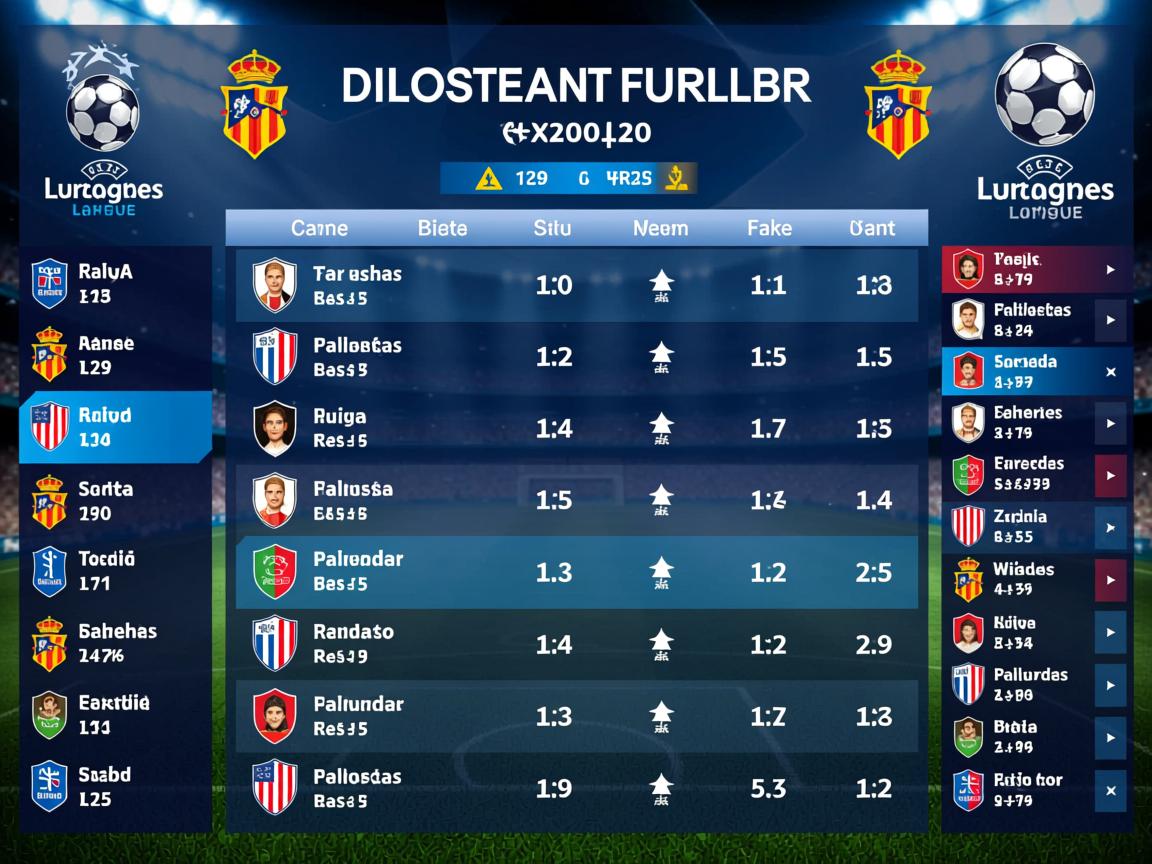Select the Raiud team in left sidebar
The height and width of the screenshot is (864, 1152).
click(x=115, y=427)
